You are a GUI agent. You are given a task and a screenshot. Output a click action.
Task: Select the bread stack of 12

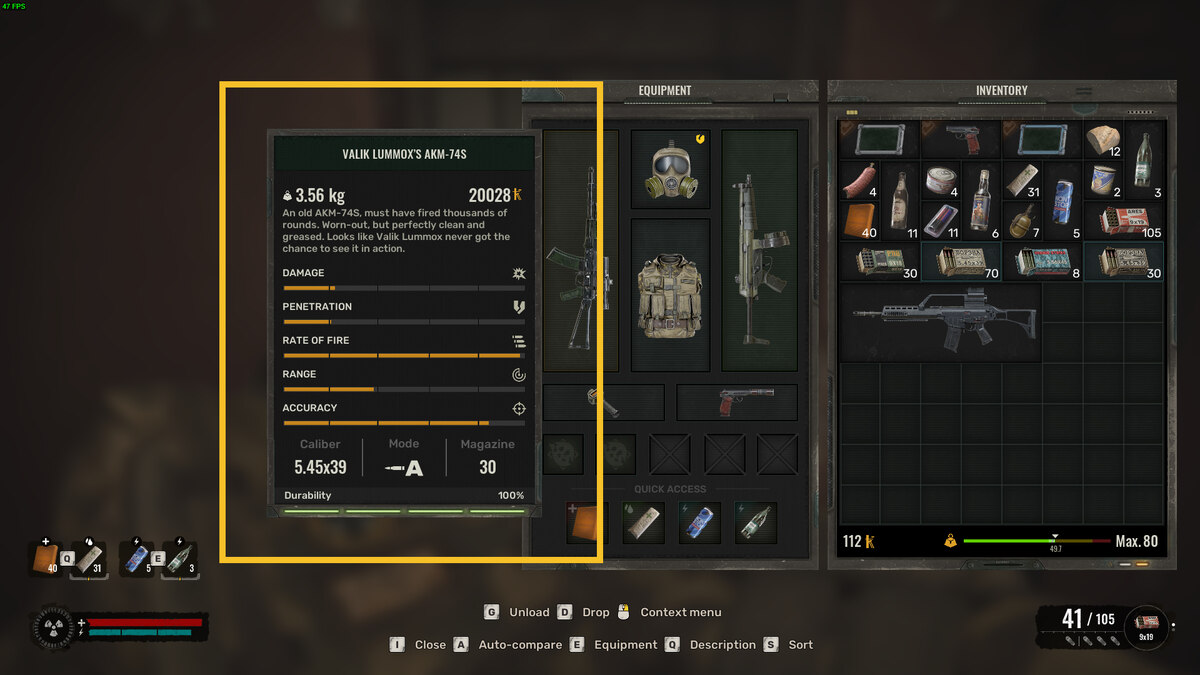(x=1104, y=141)
